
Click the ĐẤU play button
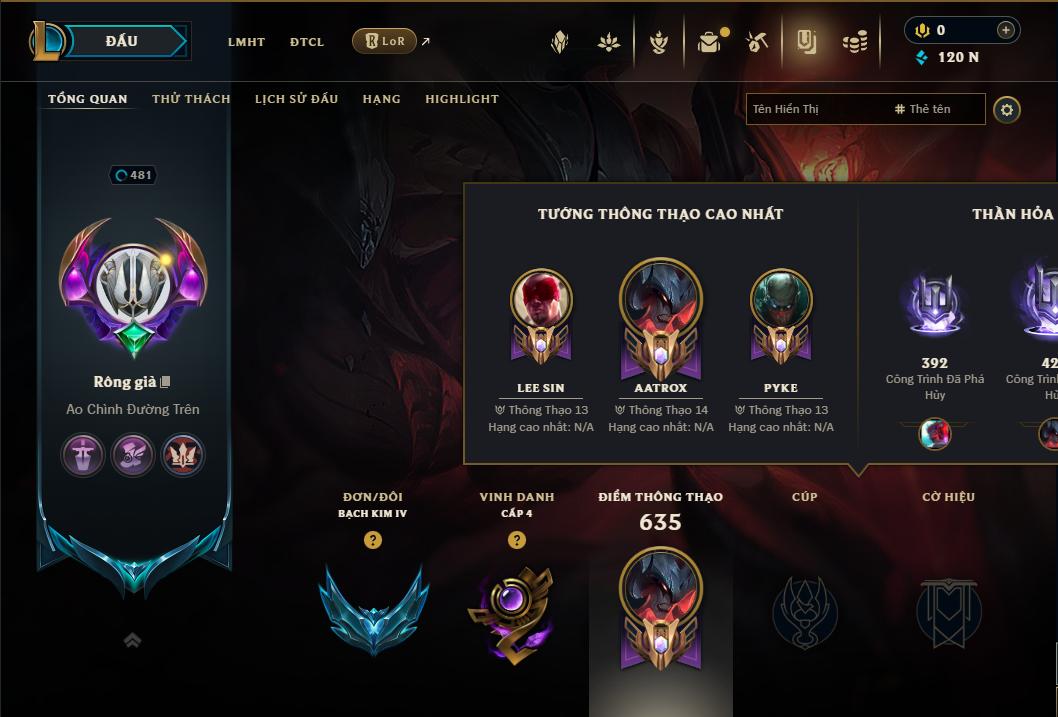(124, 41)
